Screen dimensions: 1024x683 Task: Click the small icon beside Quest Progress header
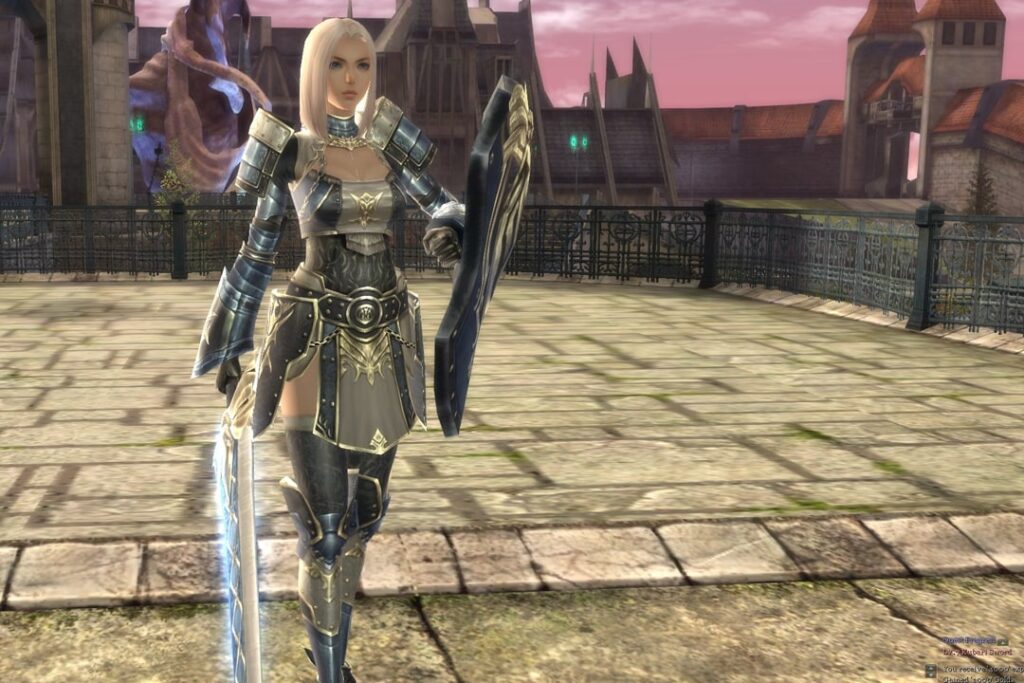[1003, 642]
